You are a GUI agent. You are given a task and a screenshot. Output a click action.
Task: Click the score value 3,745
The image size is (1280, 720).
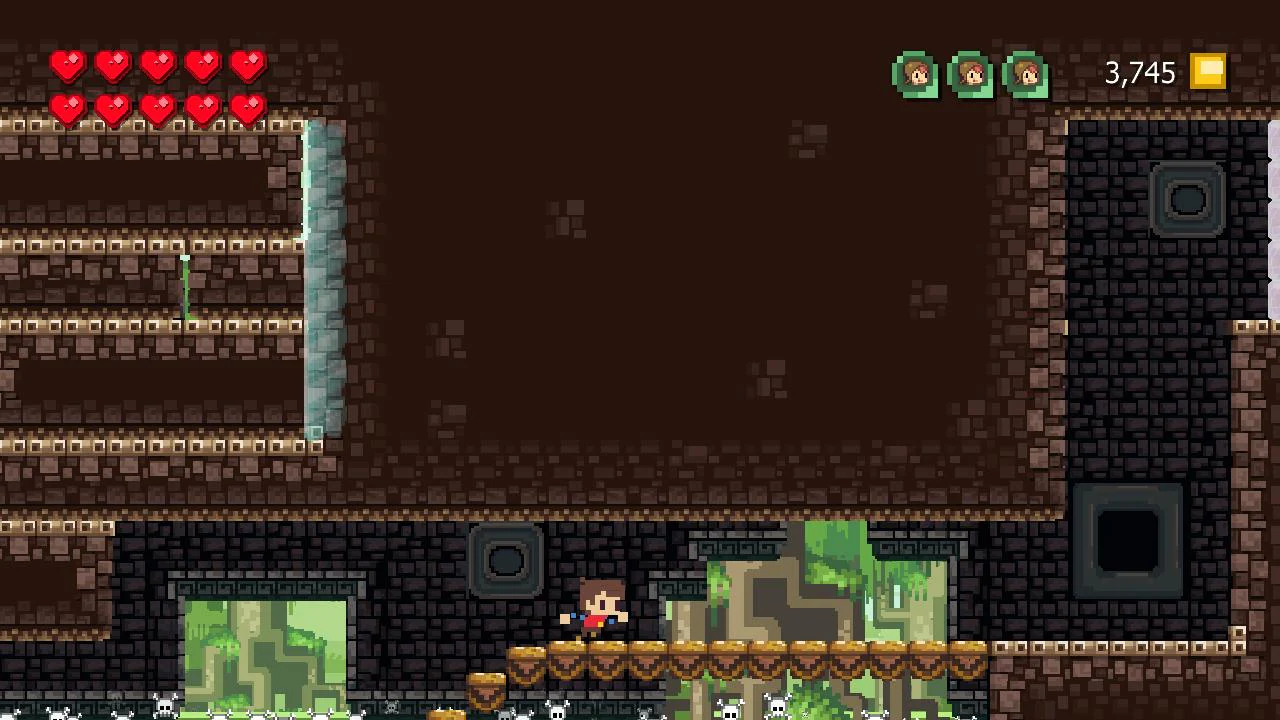[x=1138, y=72]
